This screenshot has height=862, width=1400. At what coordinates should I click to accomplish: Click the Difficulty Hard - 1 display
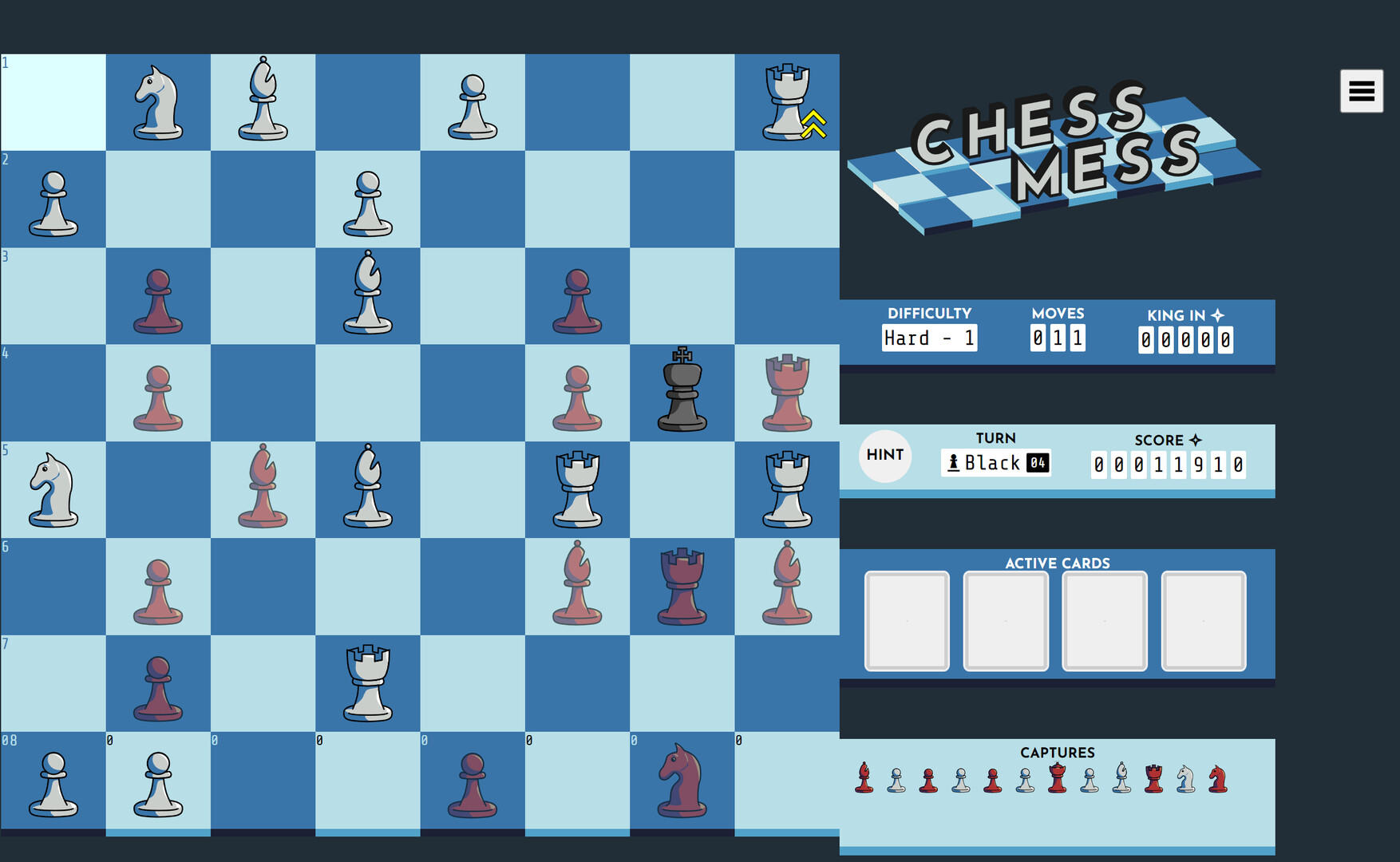(930, 338)
